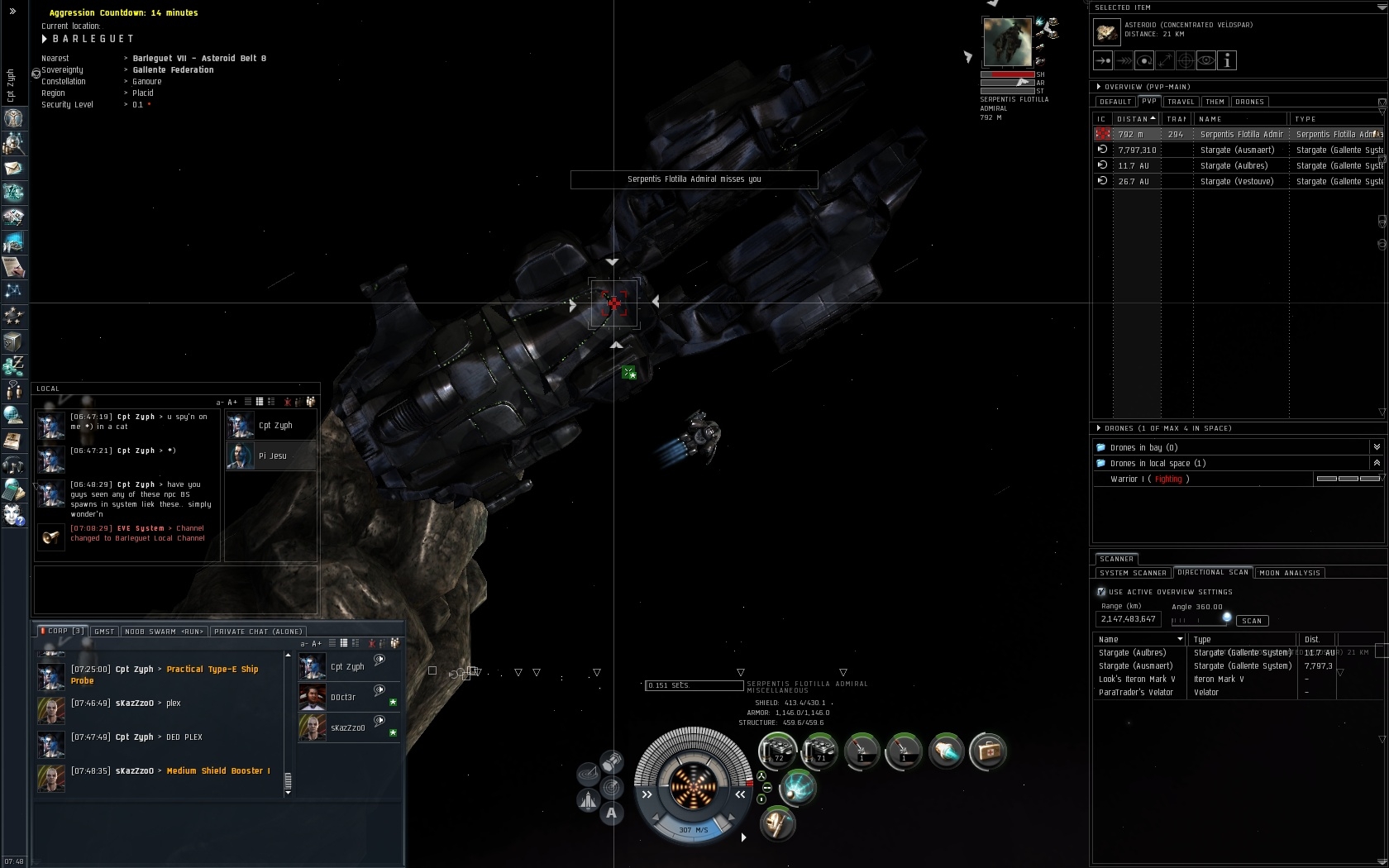Show info for the selected asteroid
This screenshot has height=868, width=1389.
click(x=1228, y=60)
